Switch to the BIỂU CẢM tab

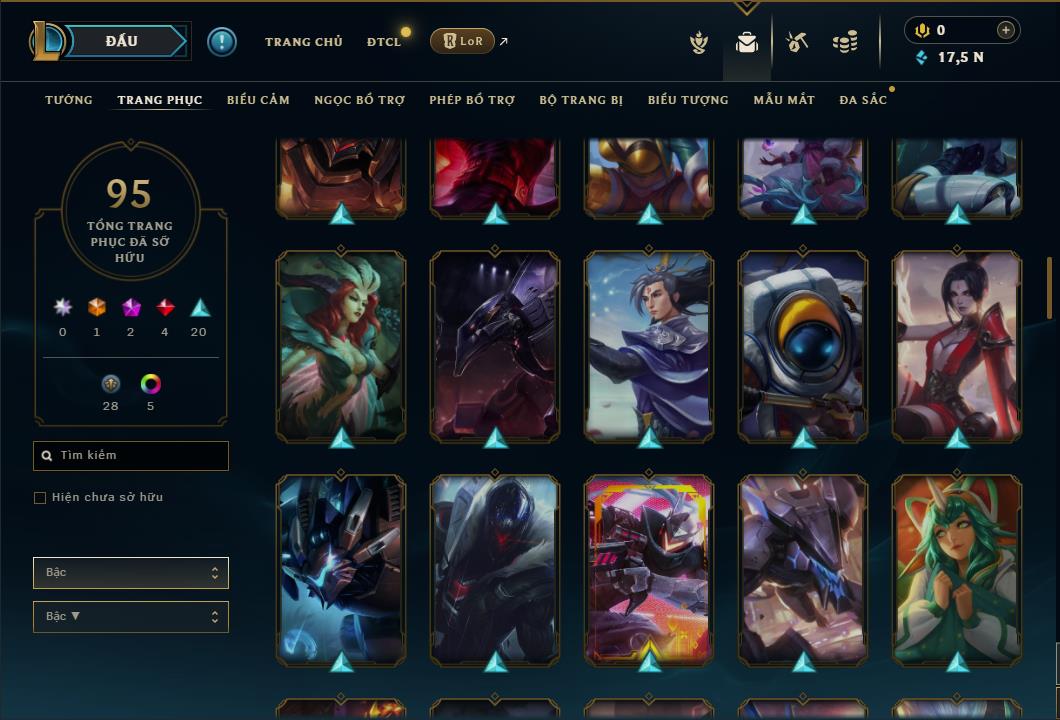[258, 100]
